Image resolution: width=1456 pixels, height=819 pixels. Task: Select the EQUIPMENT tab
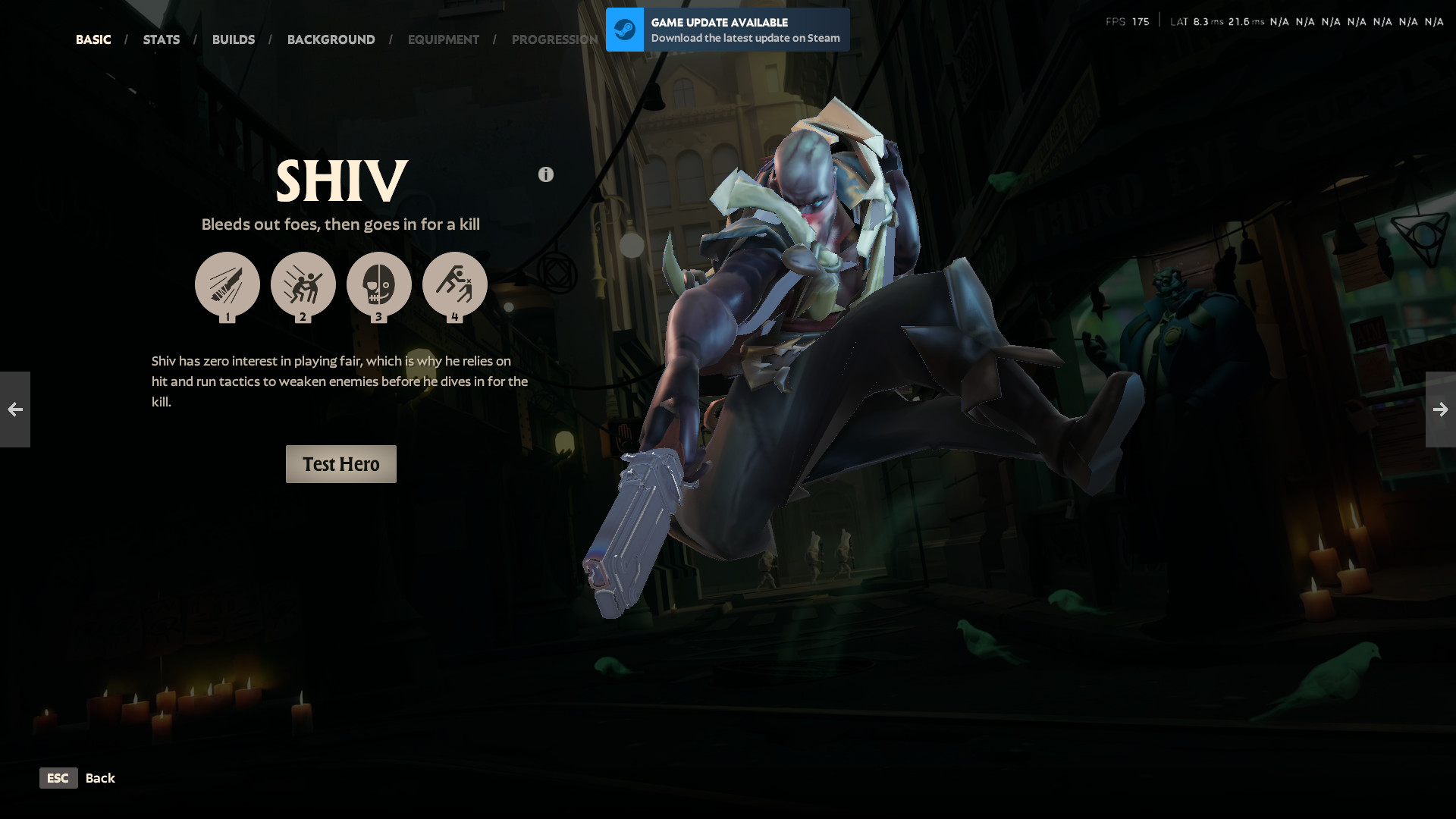tap(444, 39)
